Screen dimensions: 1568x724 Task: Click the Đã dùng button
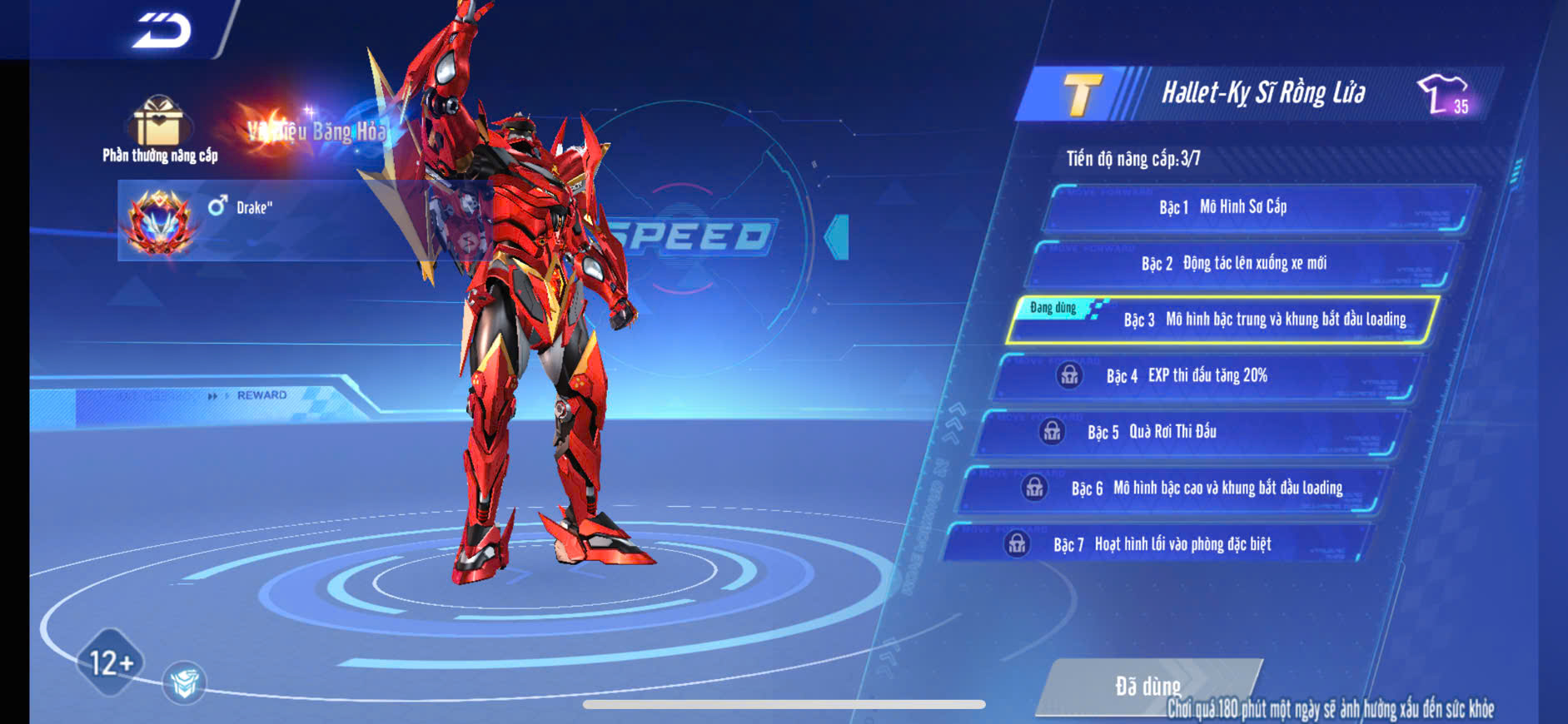tap(1147, 686)
